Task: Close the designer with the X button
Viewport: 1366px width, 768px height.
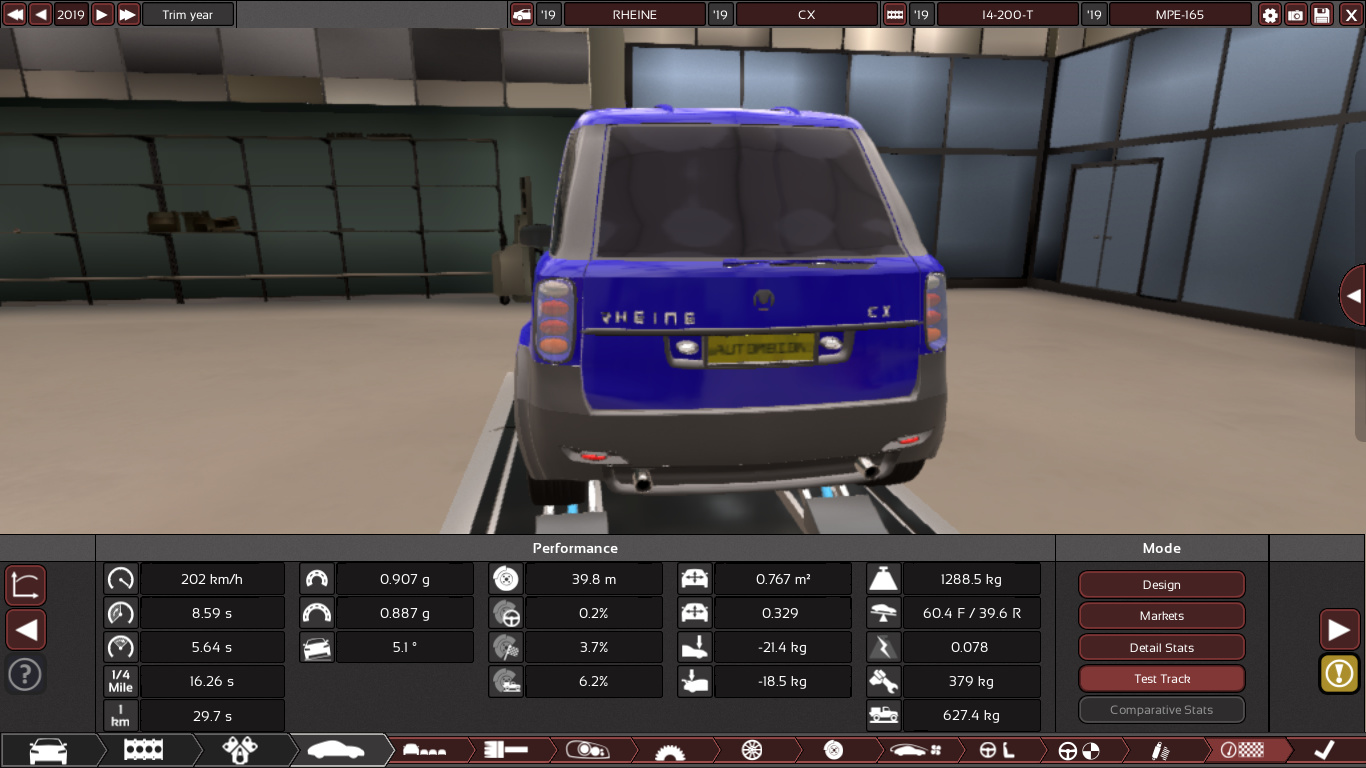Action: pyautogui.click(x=1351, y=15)
